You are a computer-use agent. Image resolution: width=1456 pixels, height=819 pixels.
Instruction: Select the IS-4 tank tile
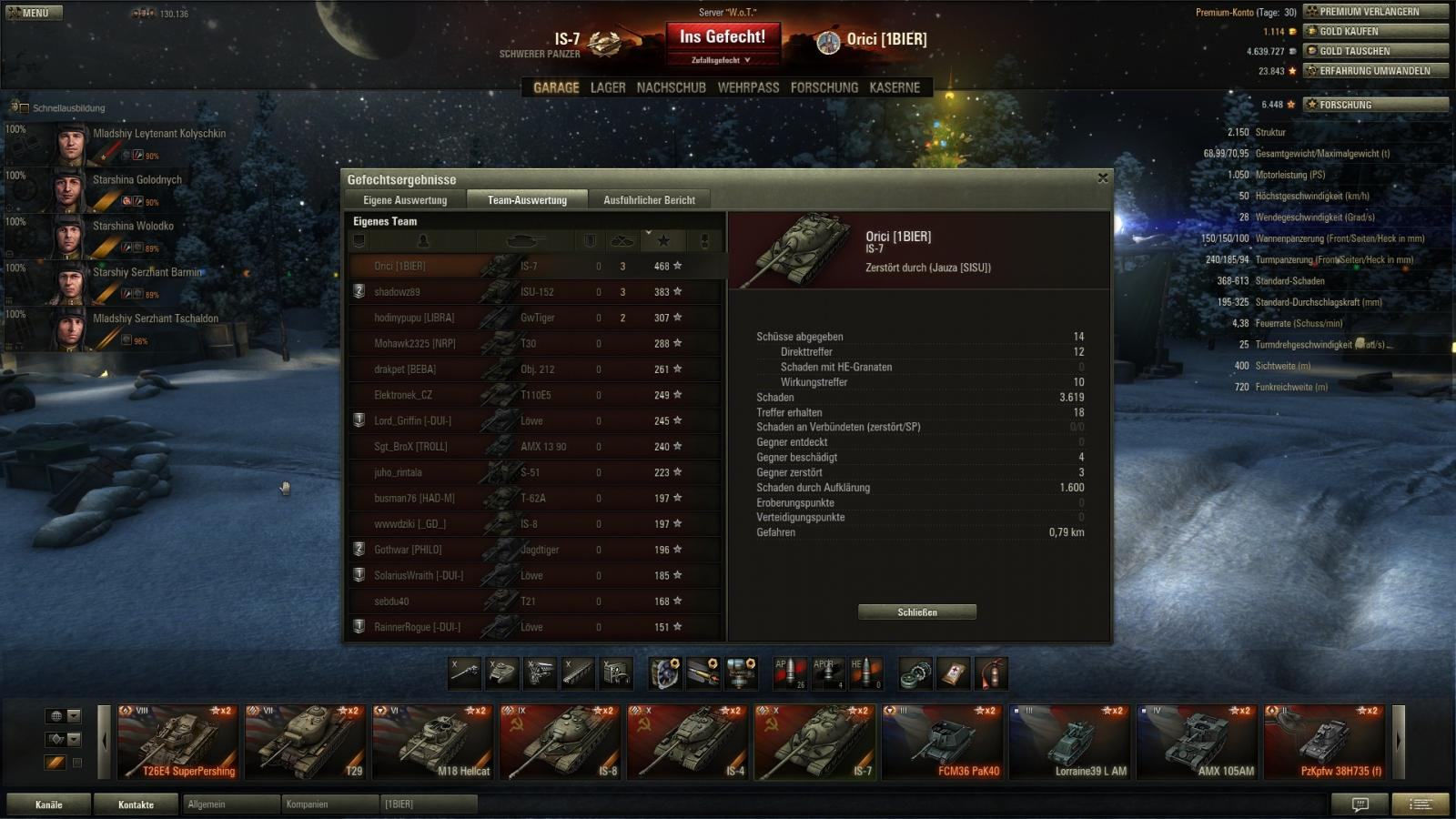(x=687, y=742)
